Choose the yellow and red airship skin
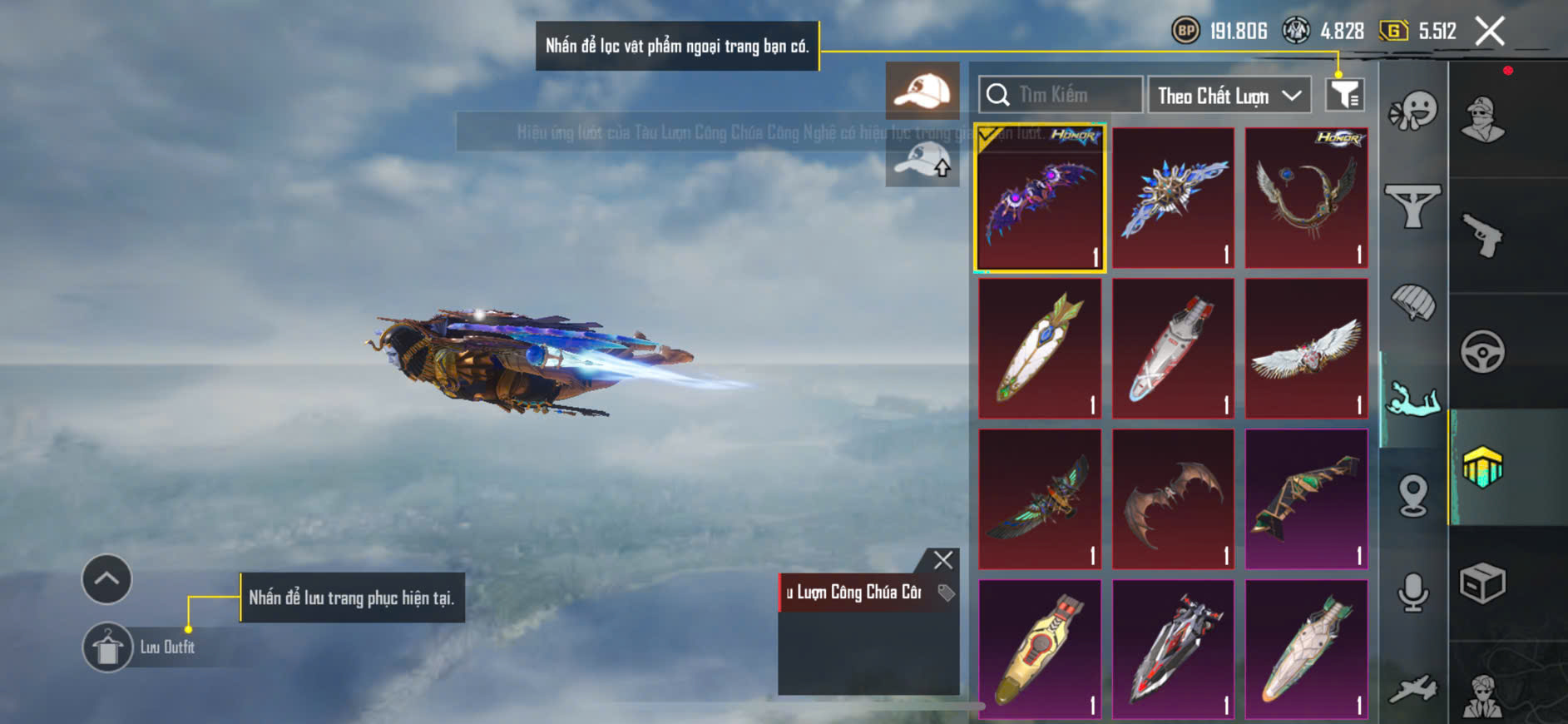 pos(1040,650)
